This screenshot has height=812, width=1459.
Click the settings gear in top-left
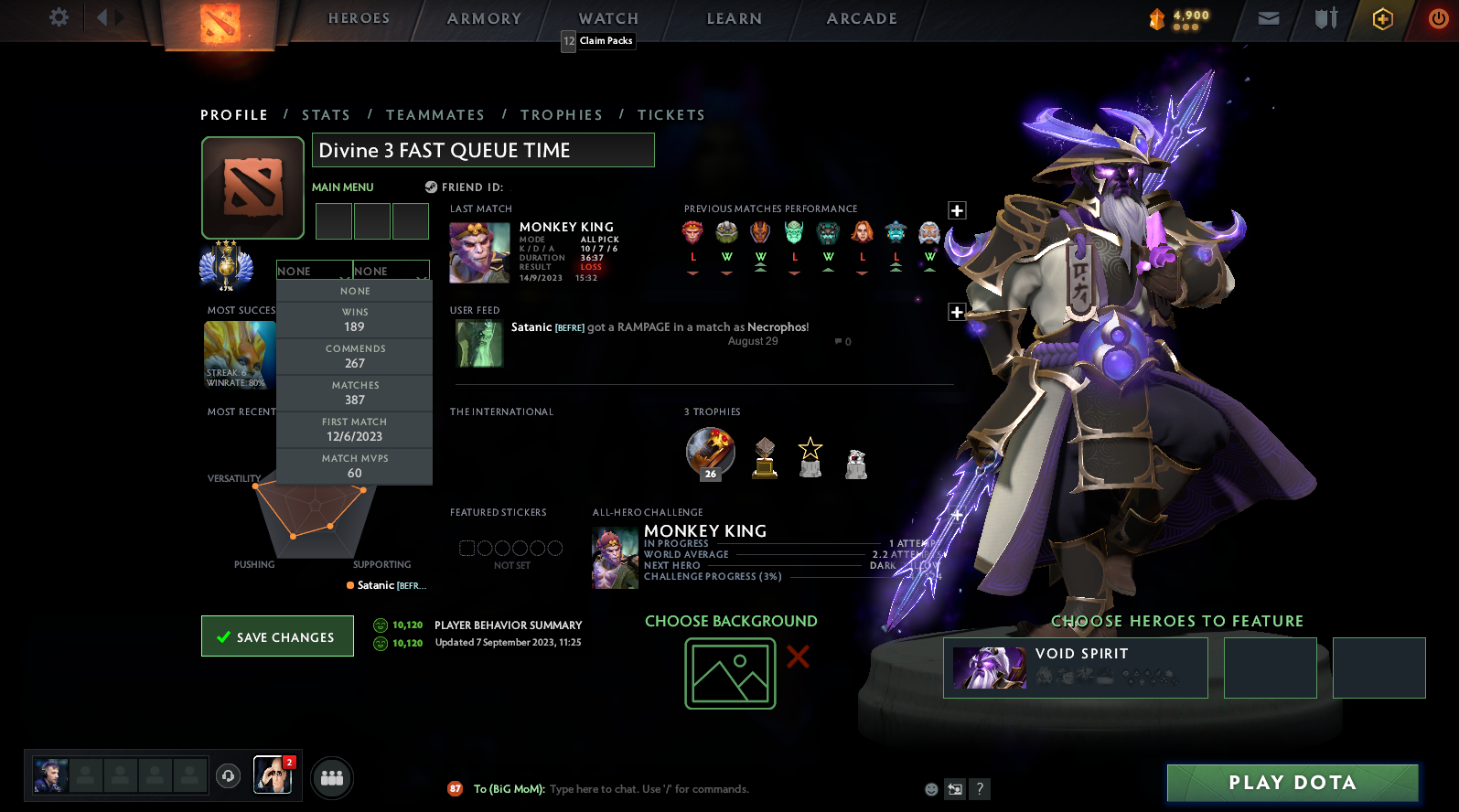tap(58, 17)
